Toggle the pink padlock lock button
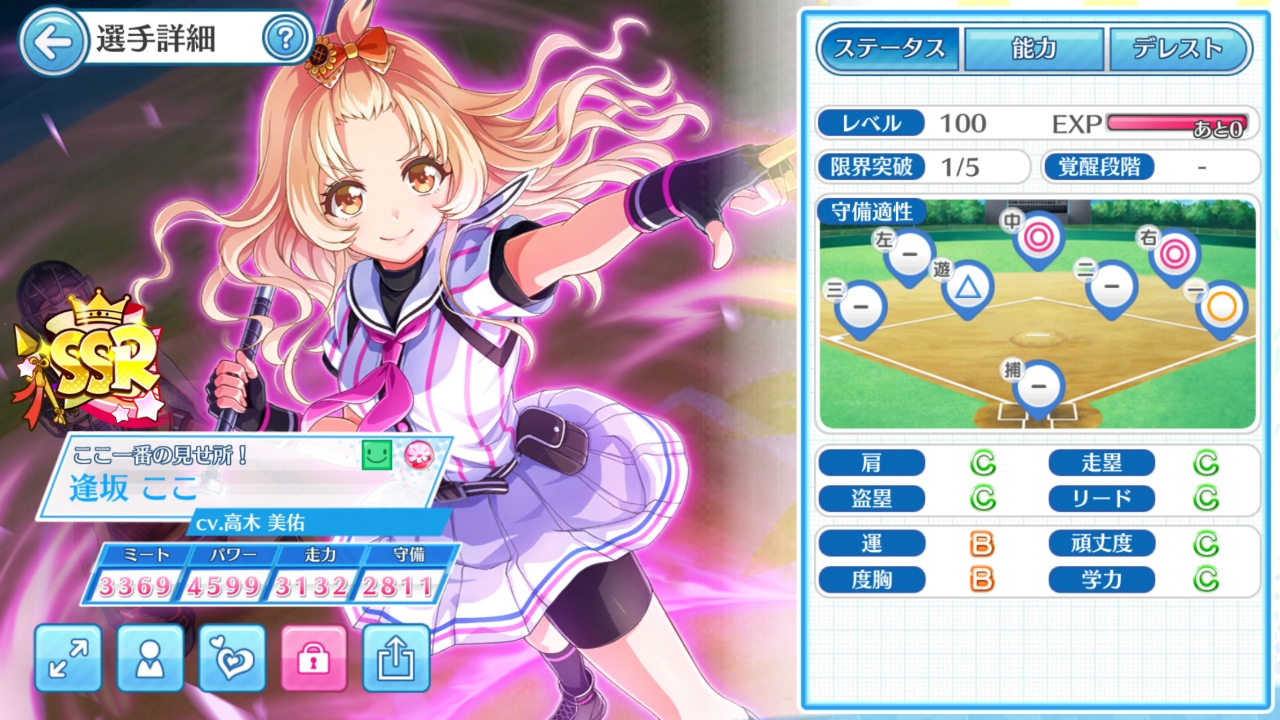 [x=314, y=658]
